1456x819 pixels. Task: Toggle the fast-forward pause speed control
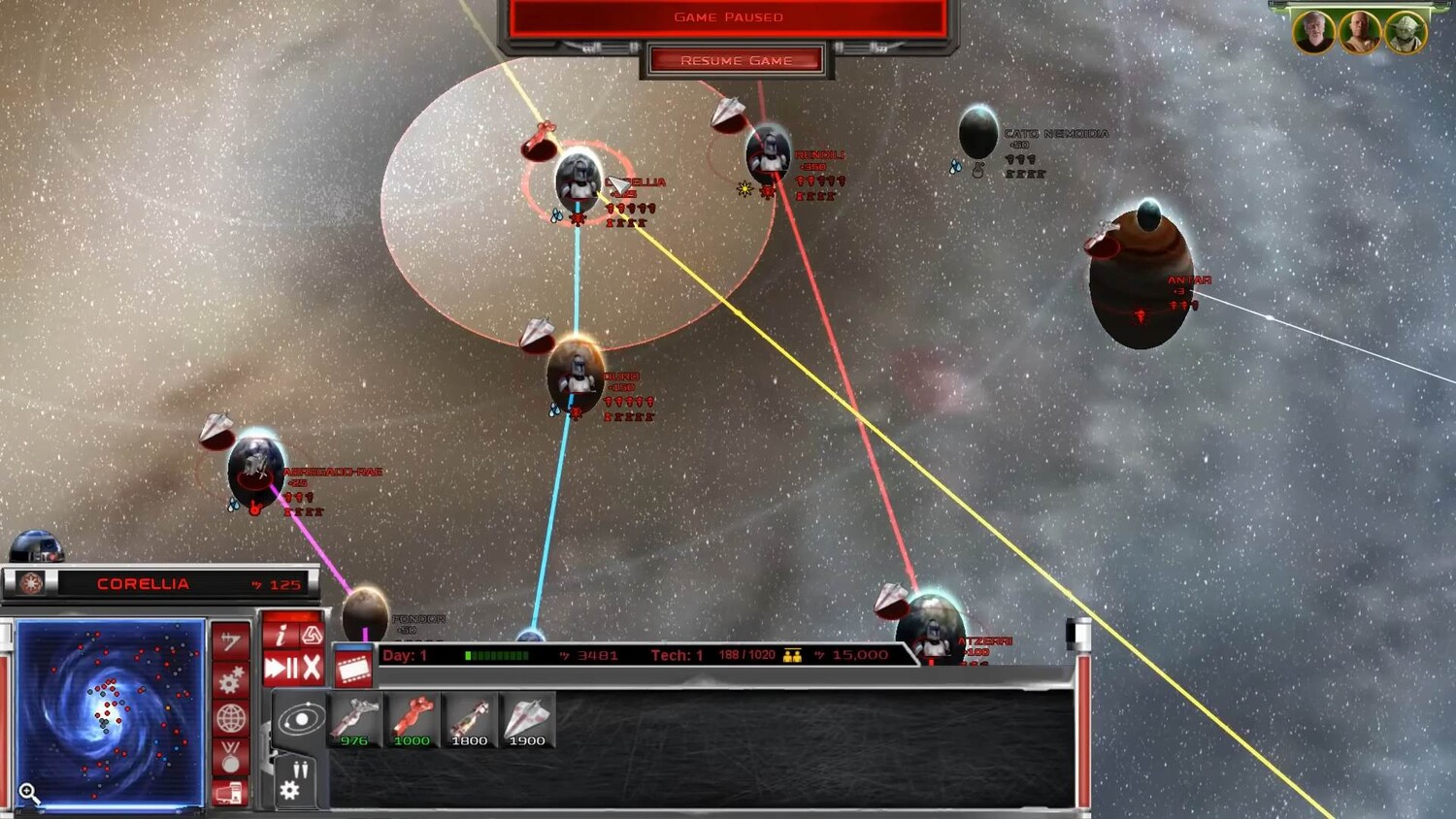(281, 668)
